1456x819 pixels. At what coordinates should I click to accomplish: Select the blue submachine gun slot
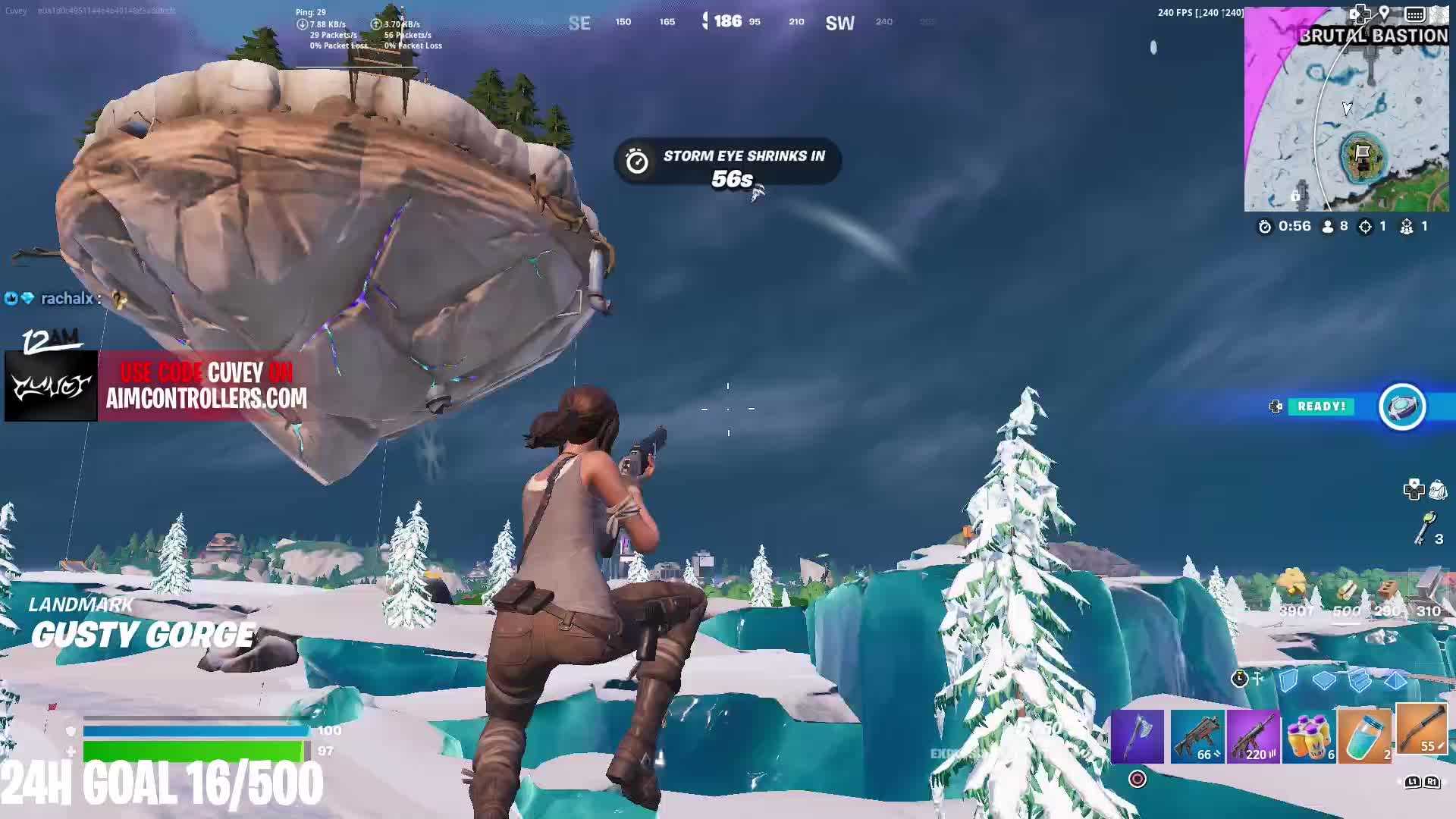point(1196,736)
